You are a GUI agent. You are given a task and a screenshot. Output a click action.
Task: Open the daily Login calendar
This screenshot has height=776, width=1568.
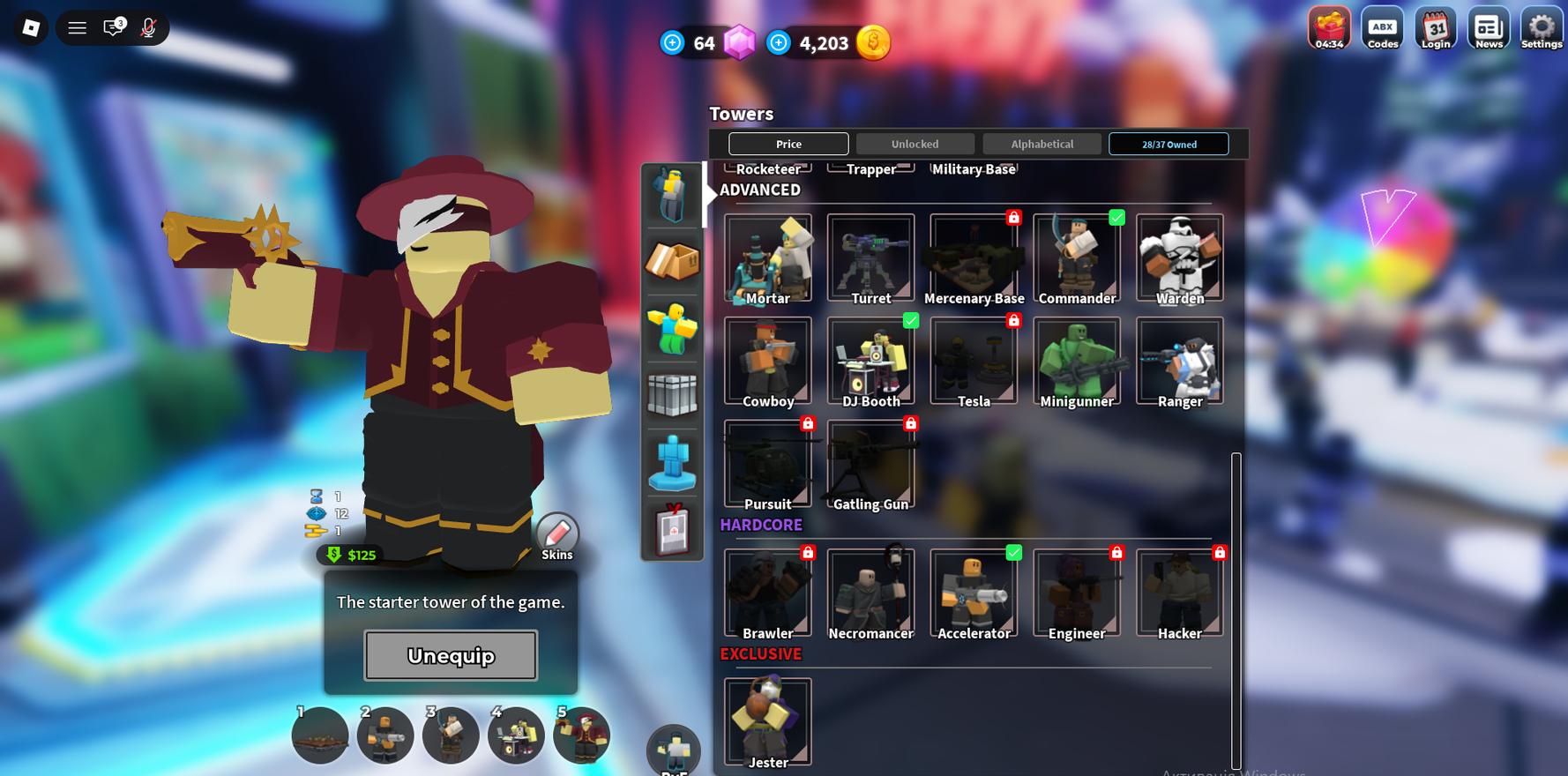tap(1435, 29)
